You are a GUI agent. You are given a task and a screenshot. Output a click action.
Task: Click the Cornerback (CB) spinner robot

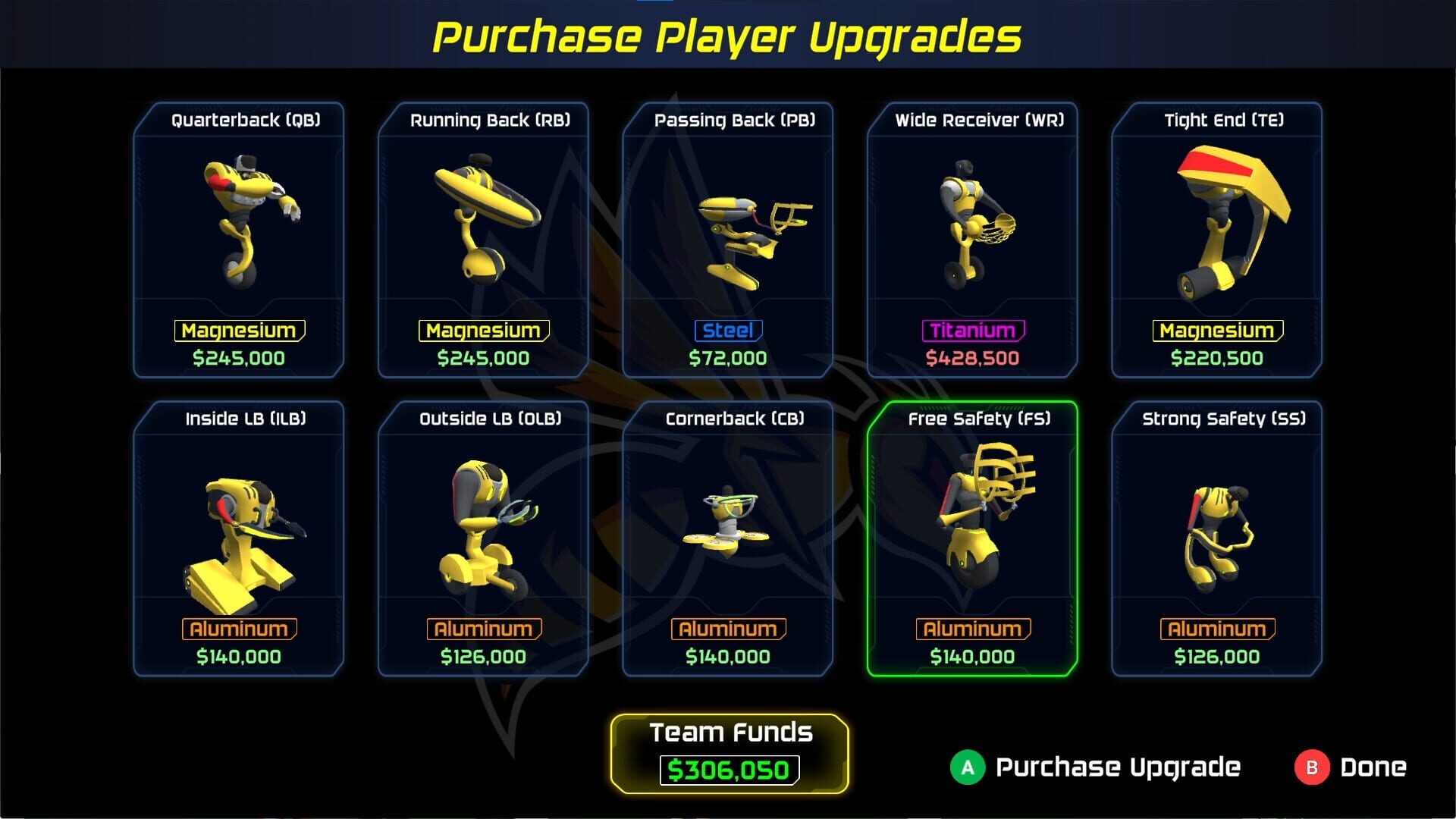pyautogui.click(x=728, y=523)
